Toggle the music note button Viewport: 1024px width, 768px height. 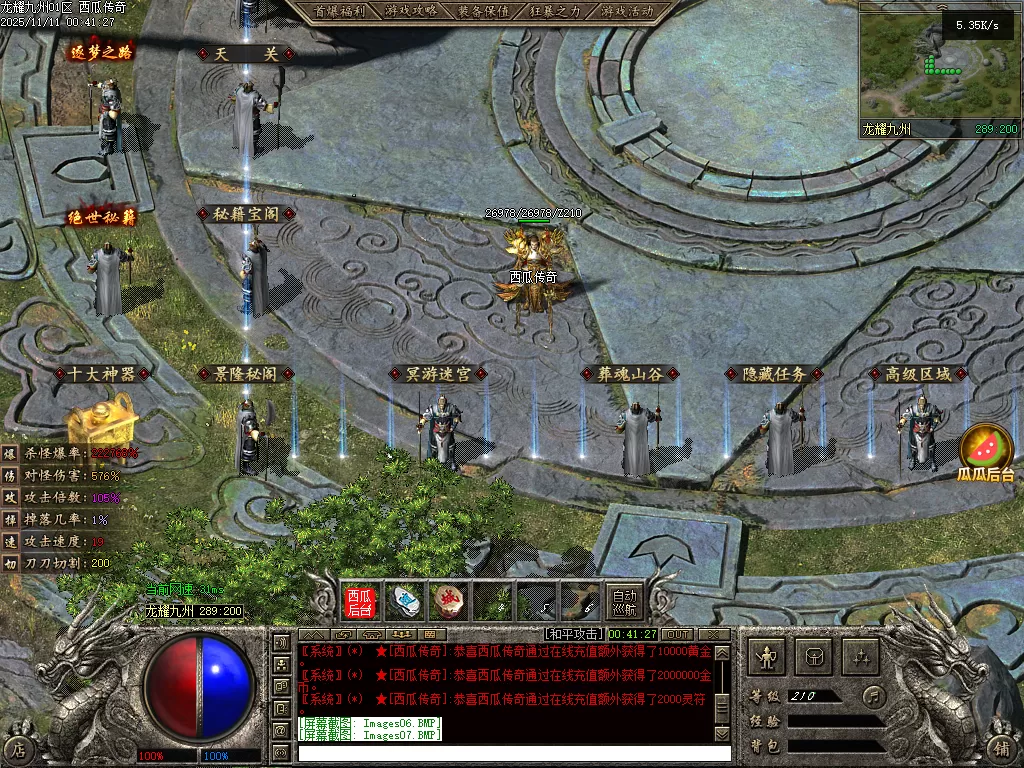click(x=875, y=695)
